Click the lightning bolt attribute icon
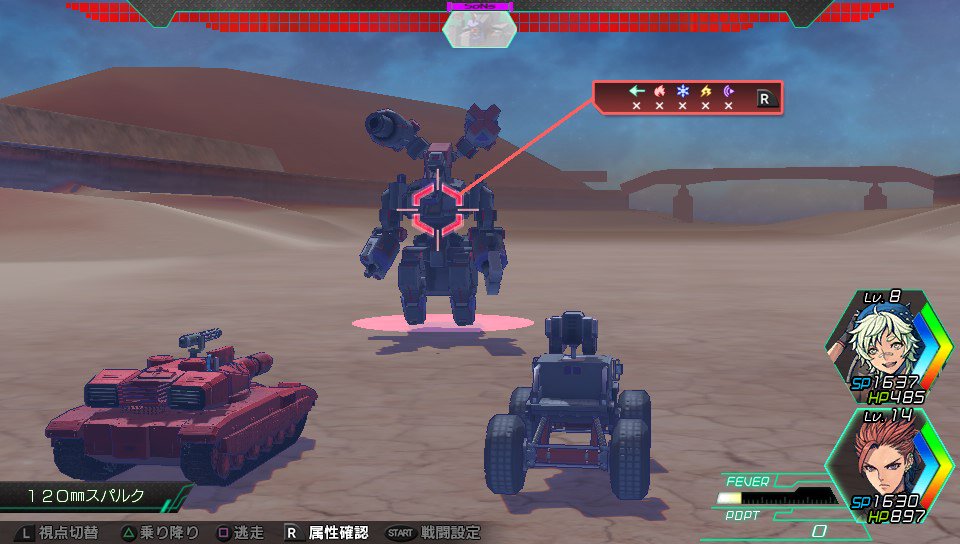Screen dimensions: 960x544 [706, 91]
